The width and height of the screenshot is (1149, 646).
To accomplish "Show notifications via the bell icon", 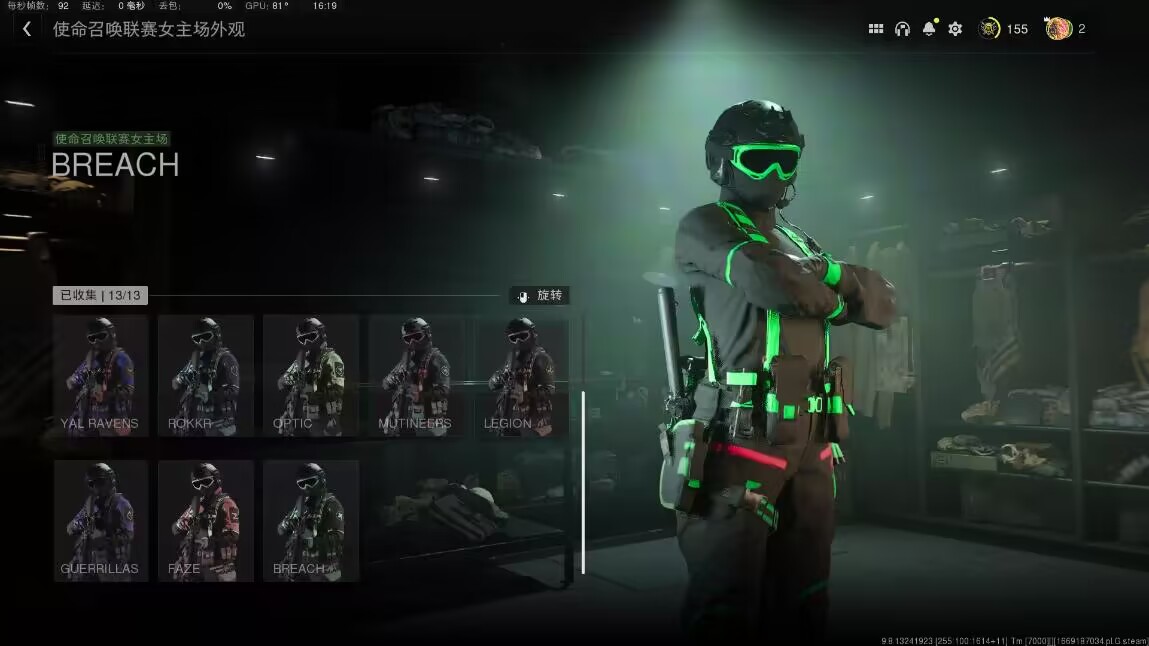I will pyautogui.click(x=929, y=29).
